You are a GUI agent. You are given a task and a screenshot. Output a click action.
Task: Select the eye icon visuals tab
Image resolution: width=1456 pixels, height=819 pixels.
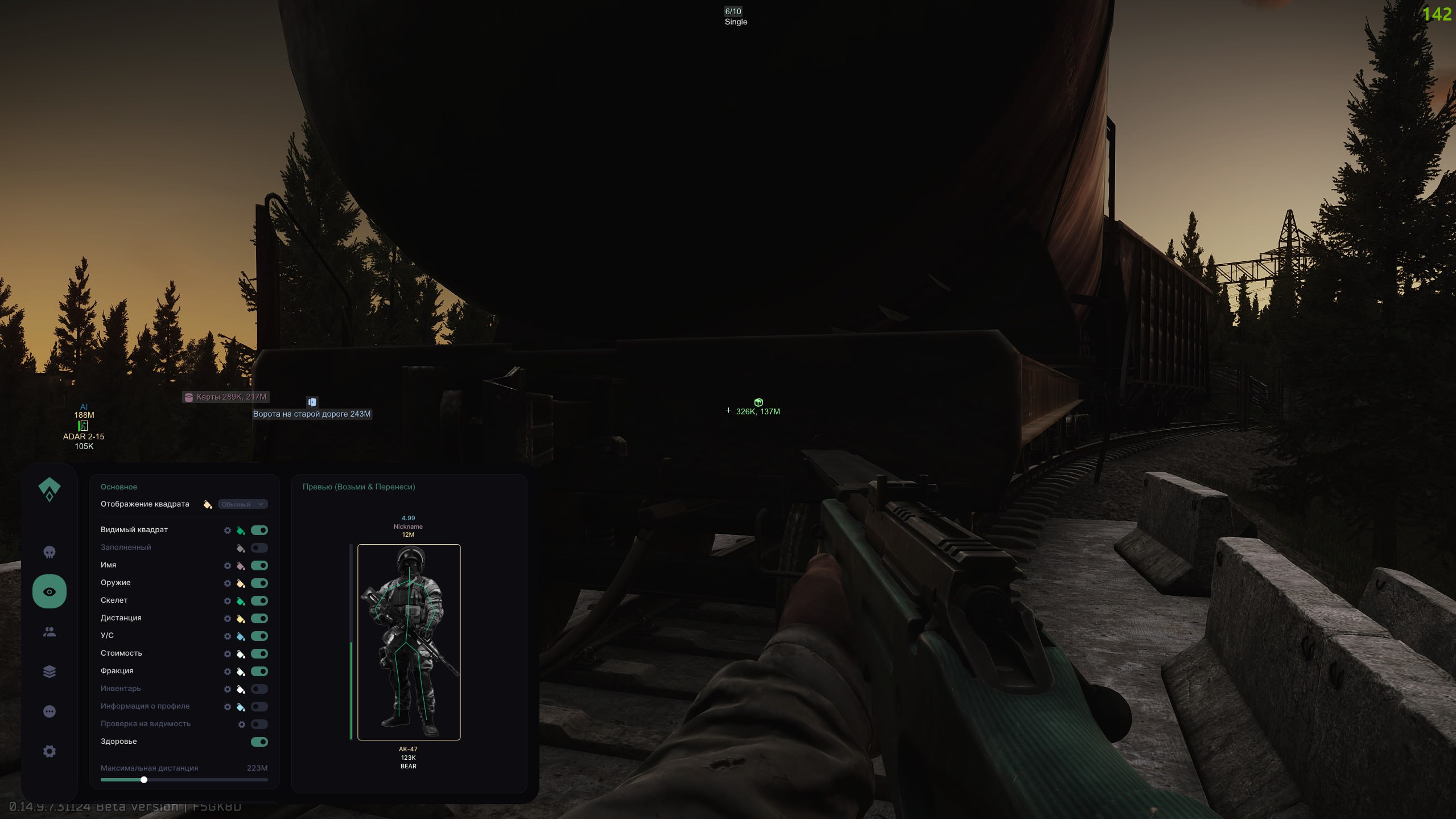[x=50, y=592]
